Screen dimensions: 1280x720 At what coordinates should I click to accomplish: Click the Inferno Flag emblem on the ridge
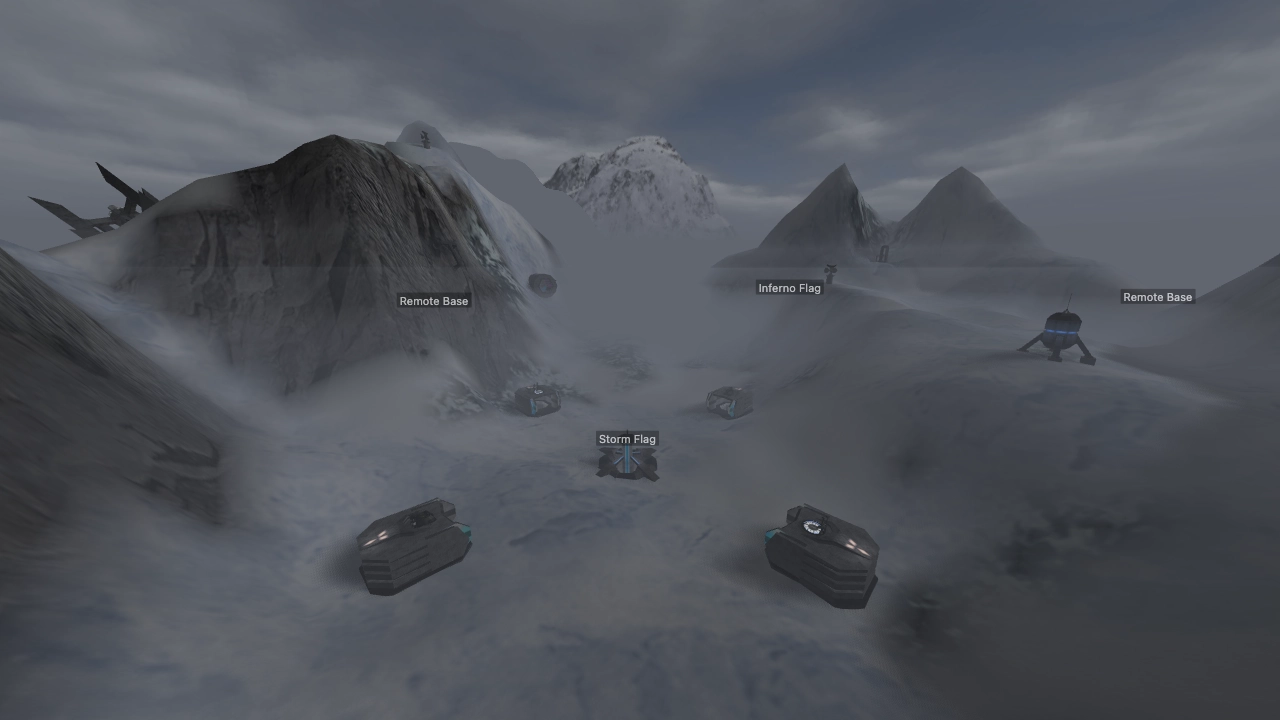[x=828, y=268]
